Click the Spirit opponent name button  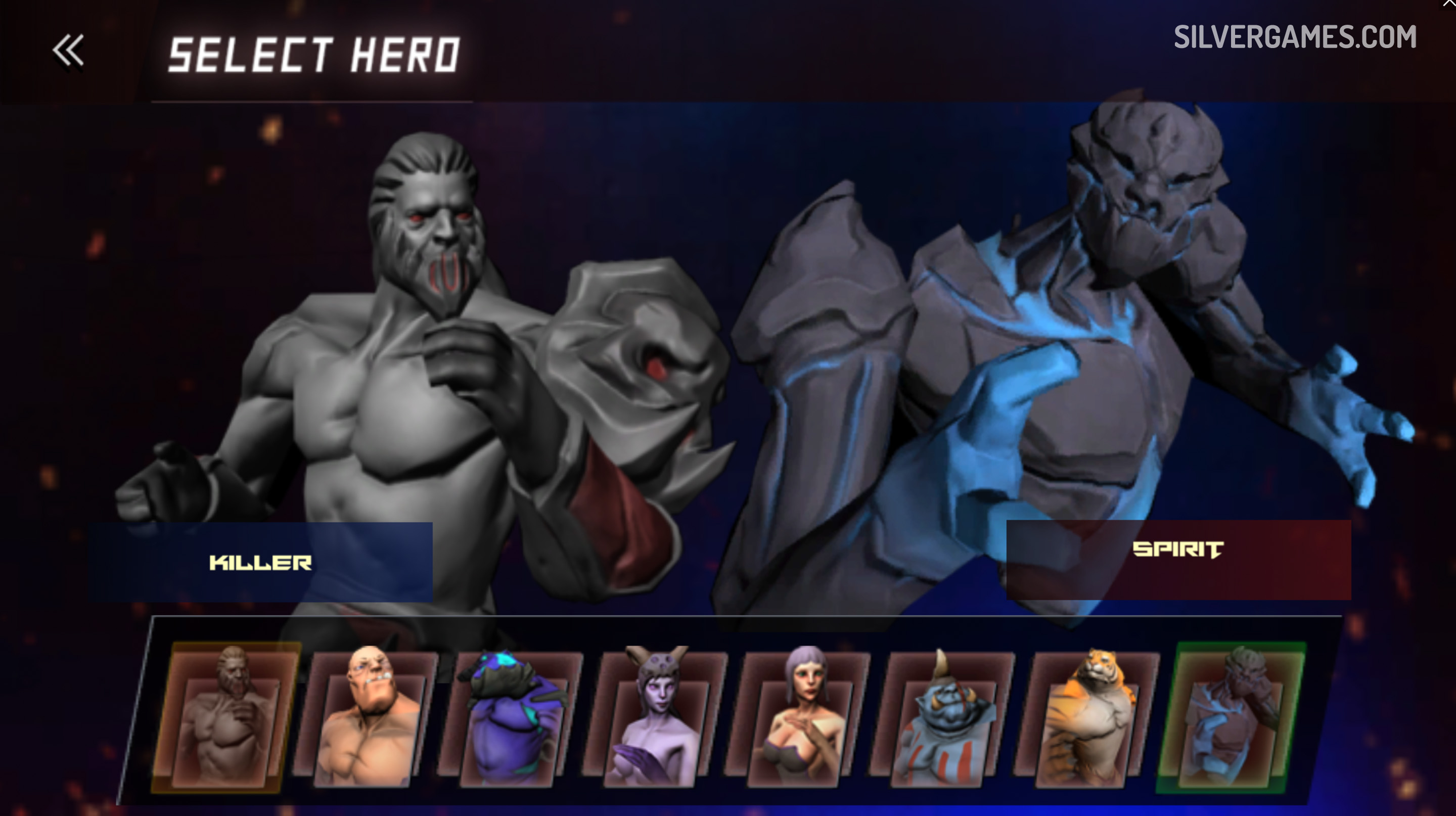(x=1178, y=560)
